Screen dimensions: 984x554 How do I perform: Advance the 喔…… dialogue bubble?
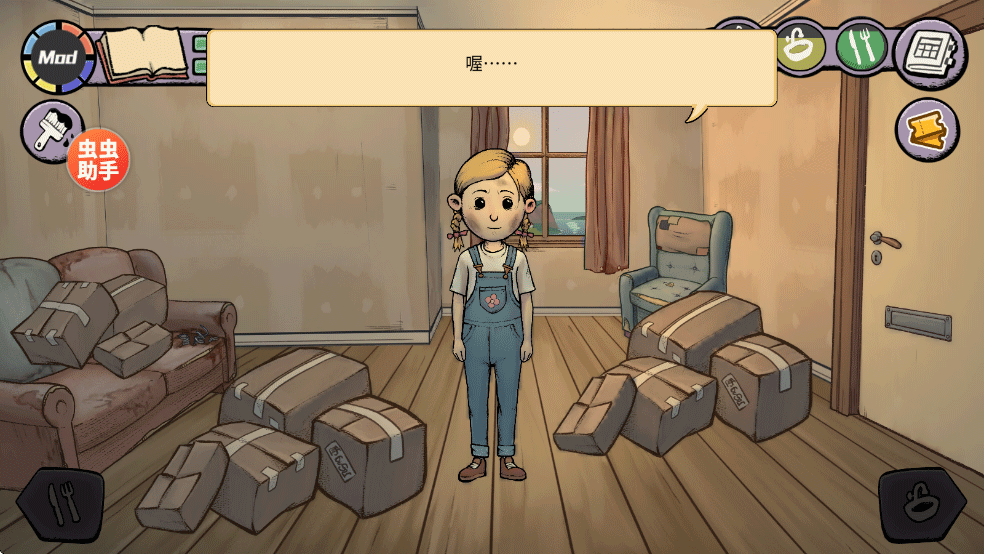pyautogui.click(x=491, y=67)
